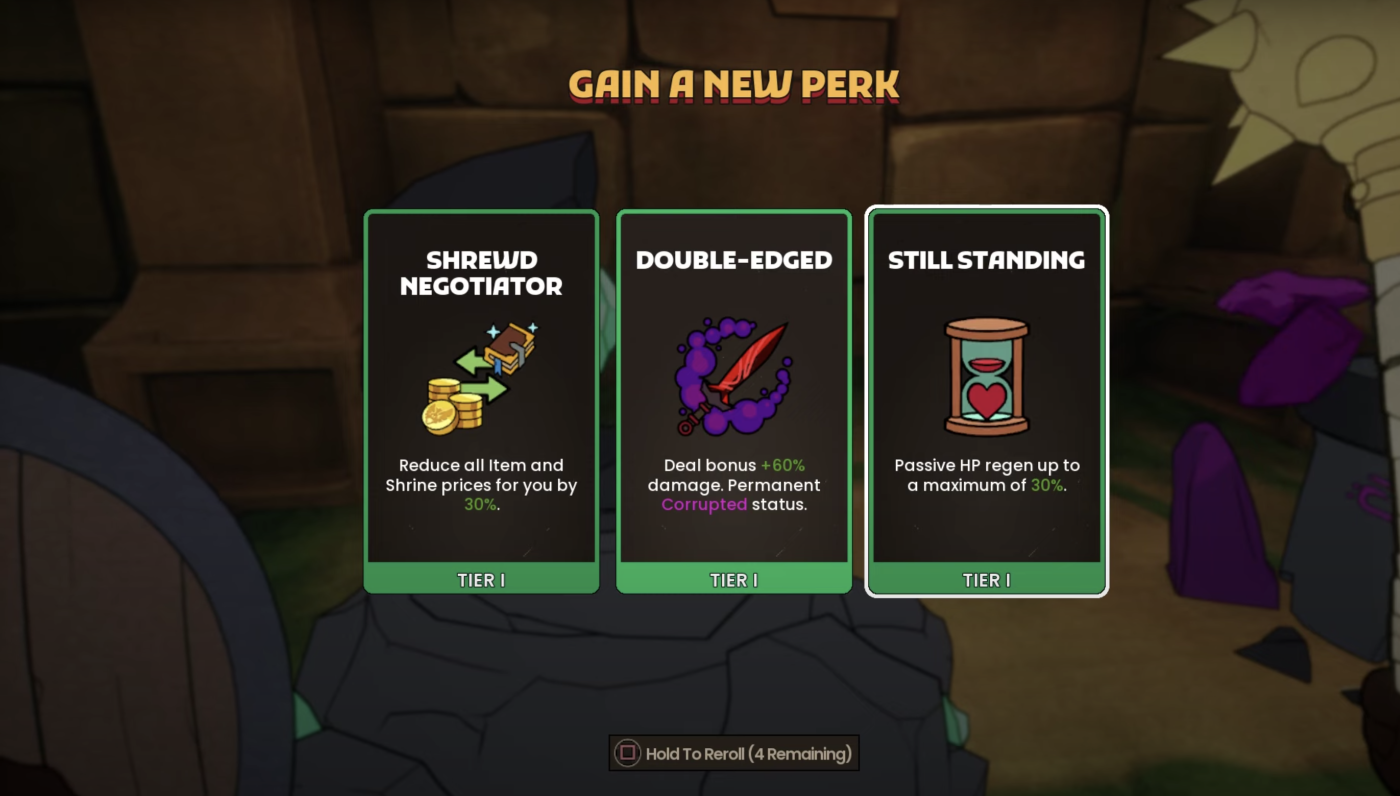Screen dimensions: 1400x796
Task: Click the hourglass heart icon on Still Standing
Action: coord(986,375)
